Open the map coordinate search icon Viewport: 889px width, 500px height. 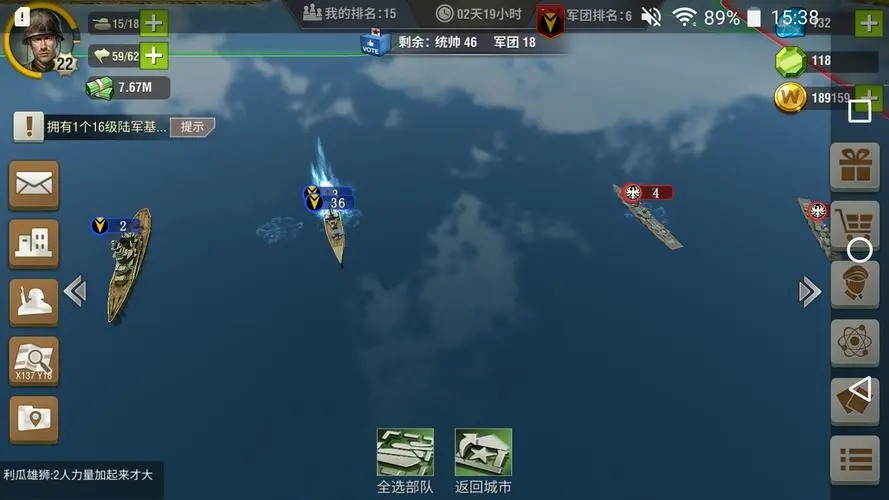34,360
